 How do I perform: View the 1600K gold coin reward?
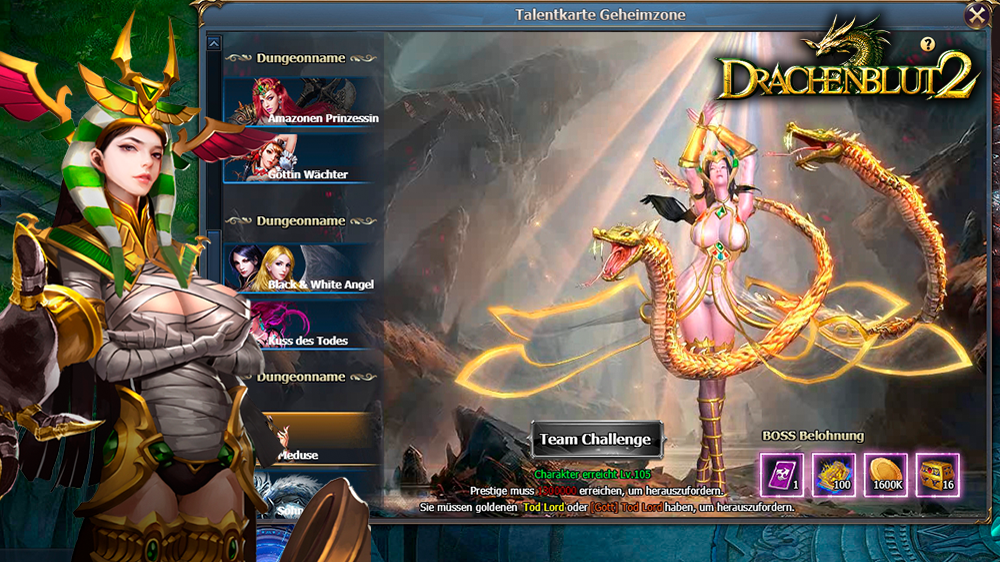[x=885, y=475]
